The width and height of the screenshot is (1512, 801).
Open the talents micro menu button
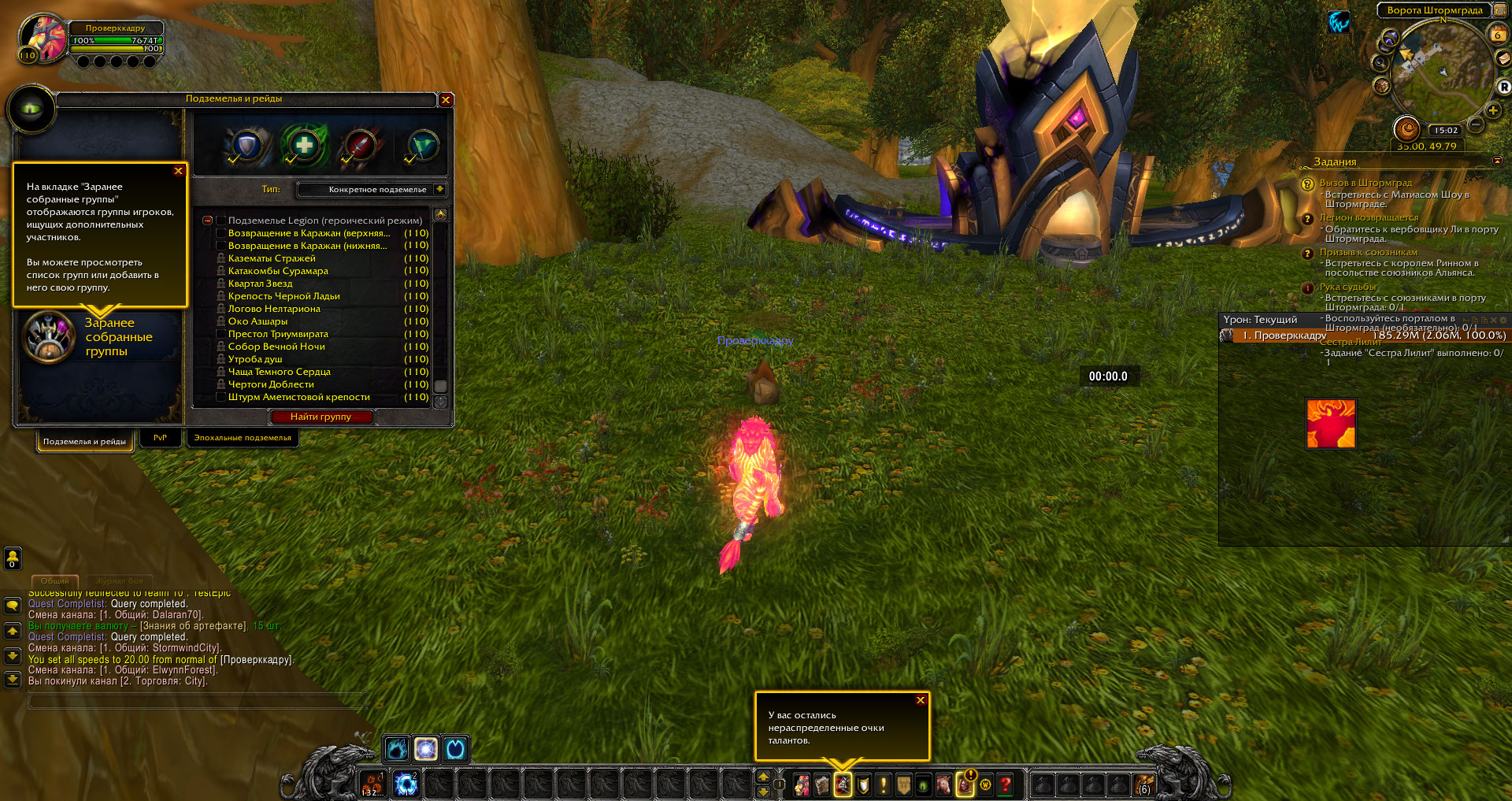point(843,784)
